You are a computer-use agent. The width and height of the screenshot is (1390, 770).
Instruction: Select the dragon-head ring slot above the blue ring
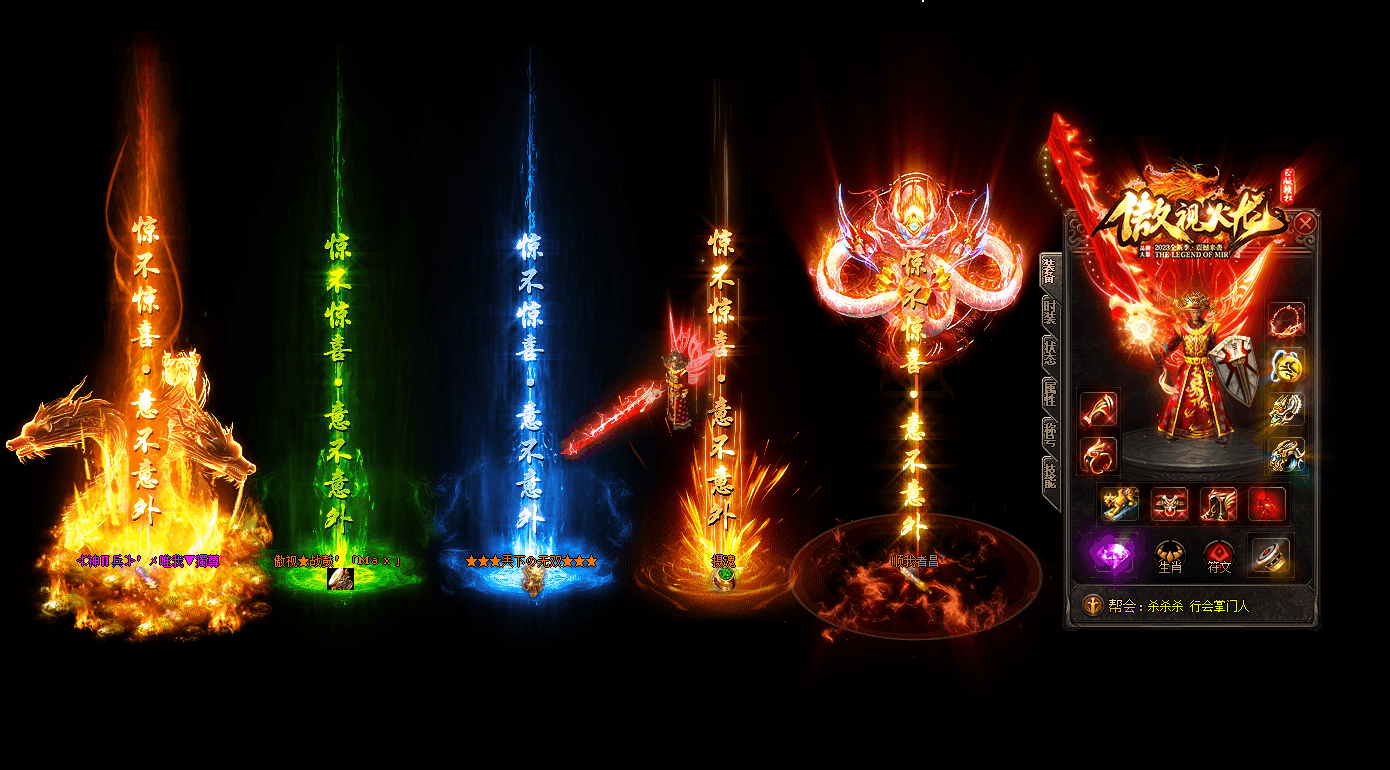click(1287, 409)
